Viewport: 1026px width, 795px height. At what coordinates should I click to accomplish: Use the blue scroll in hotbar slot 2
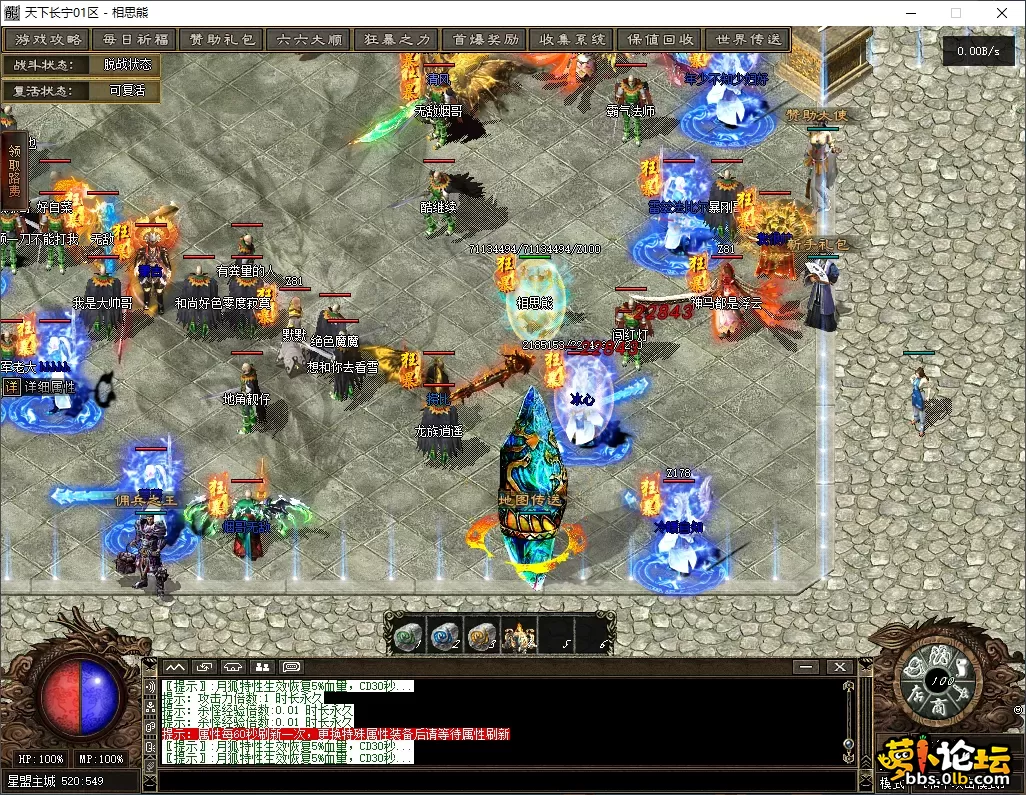click(x=443, y=636)
